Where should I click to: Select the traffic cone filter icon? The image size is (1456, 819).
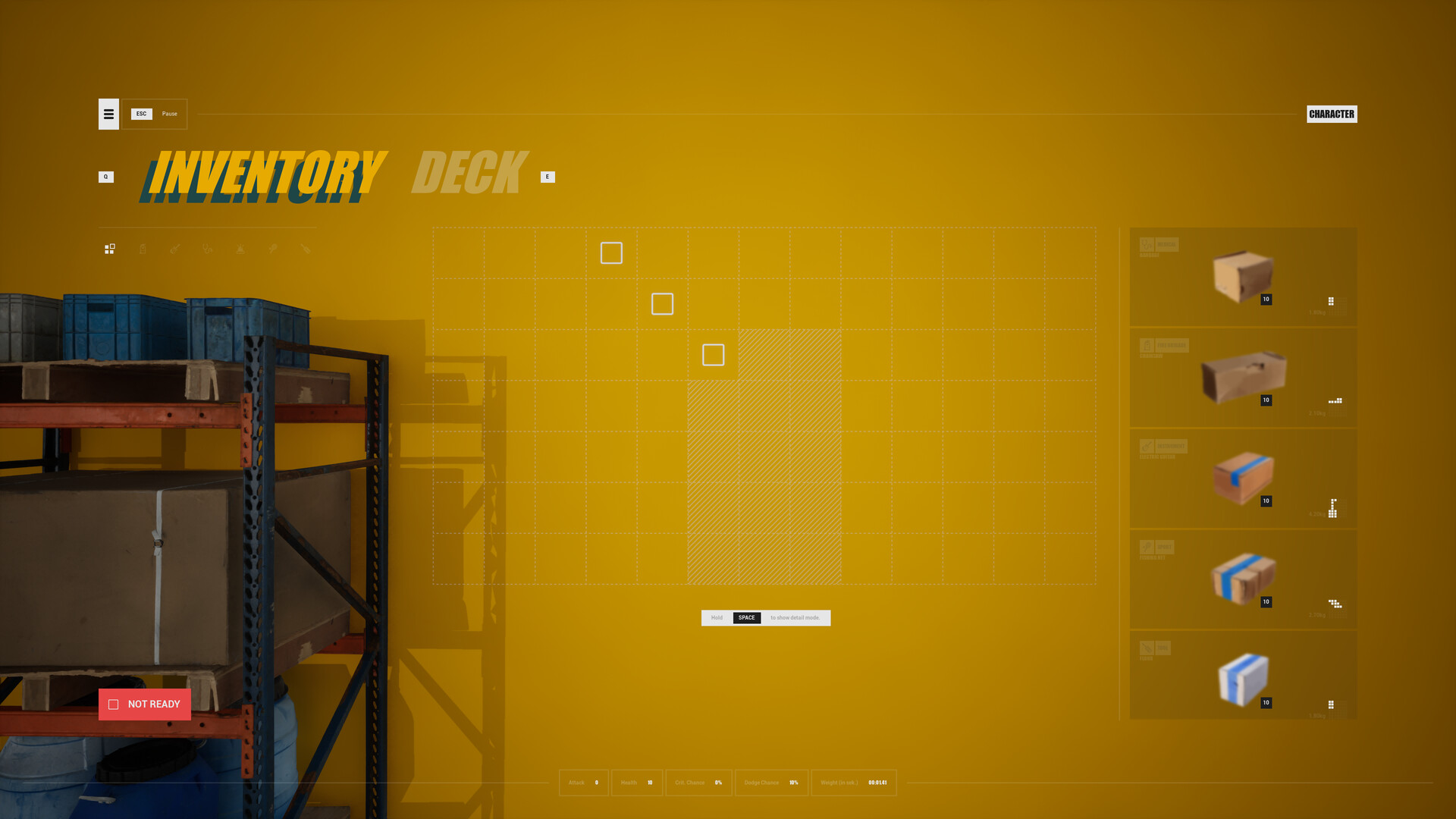240,249
